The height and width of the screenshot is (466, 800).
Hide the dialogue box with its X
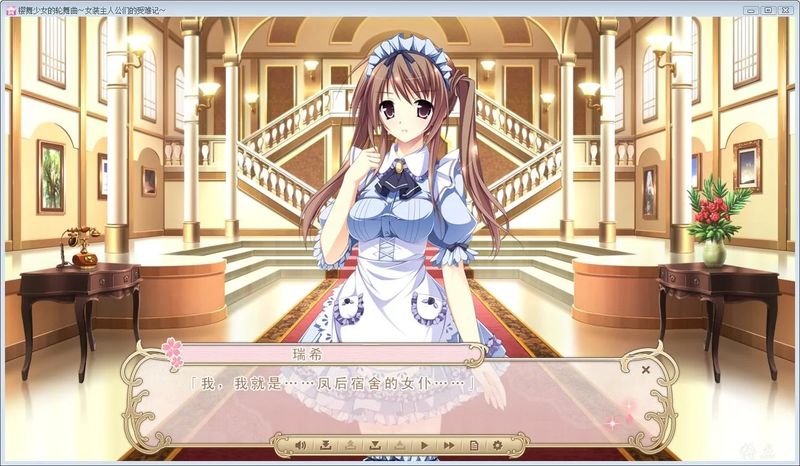pos(646,370)
